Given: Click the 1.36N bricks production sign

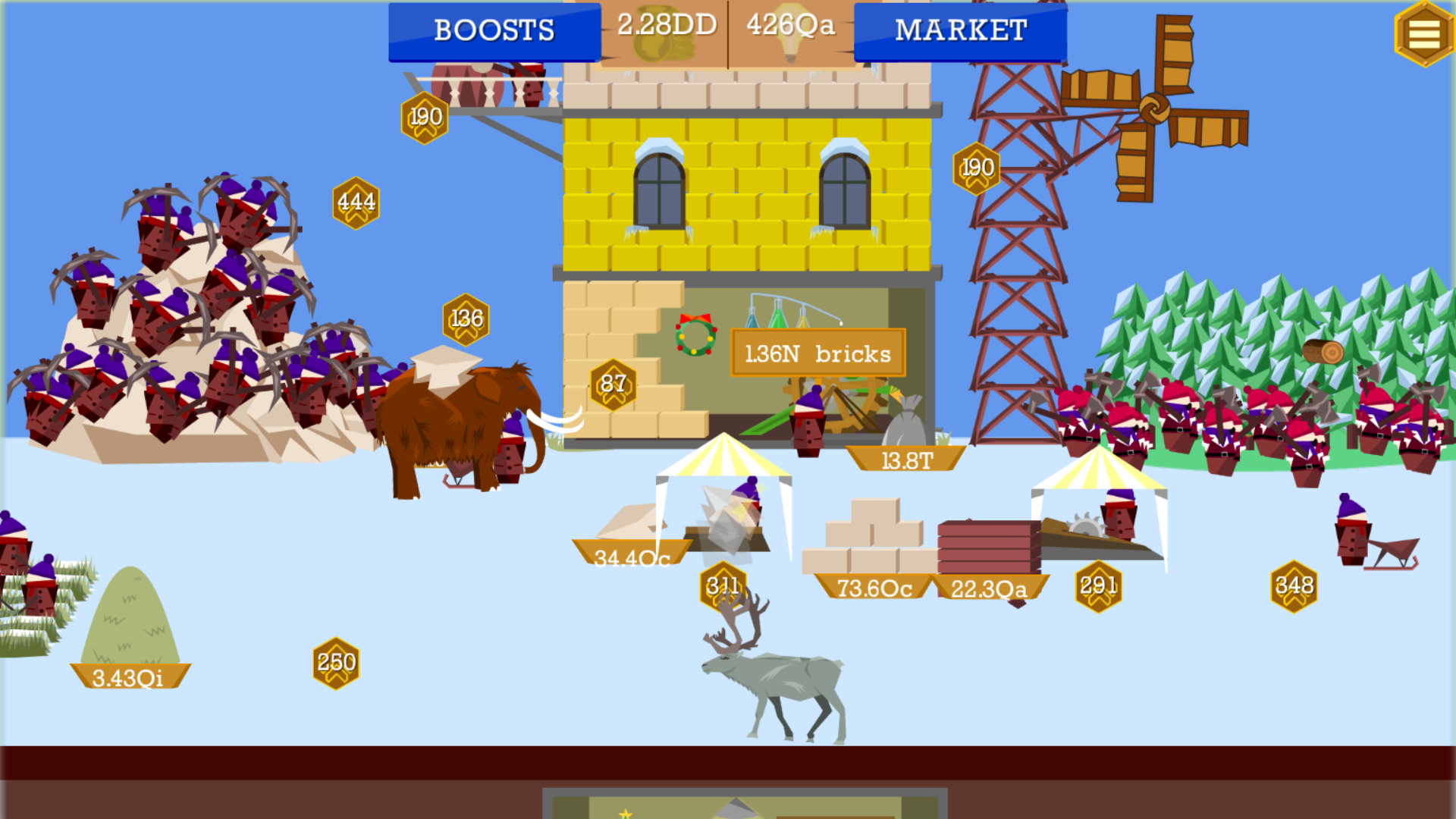Looking at the screenshot, I should click(x=817, y=353).
